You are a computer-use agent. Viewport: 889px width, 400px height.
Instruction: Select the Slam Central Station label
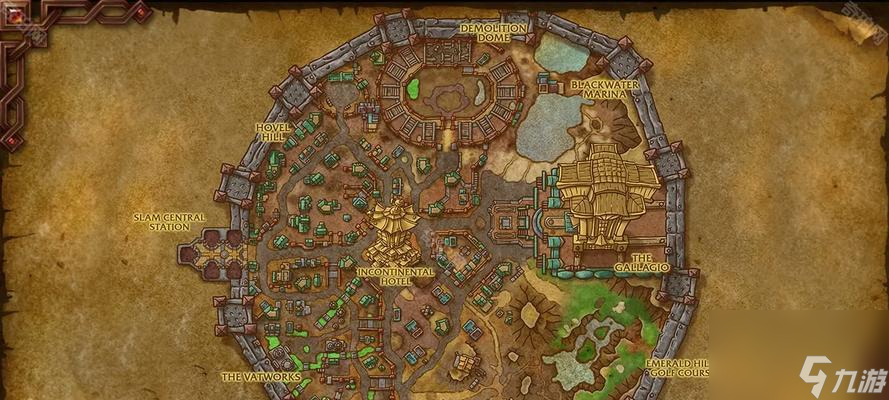click(x=170, y=222)
